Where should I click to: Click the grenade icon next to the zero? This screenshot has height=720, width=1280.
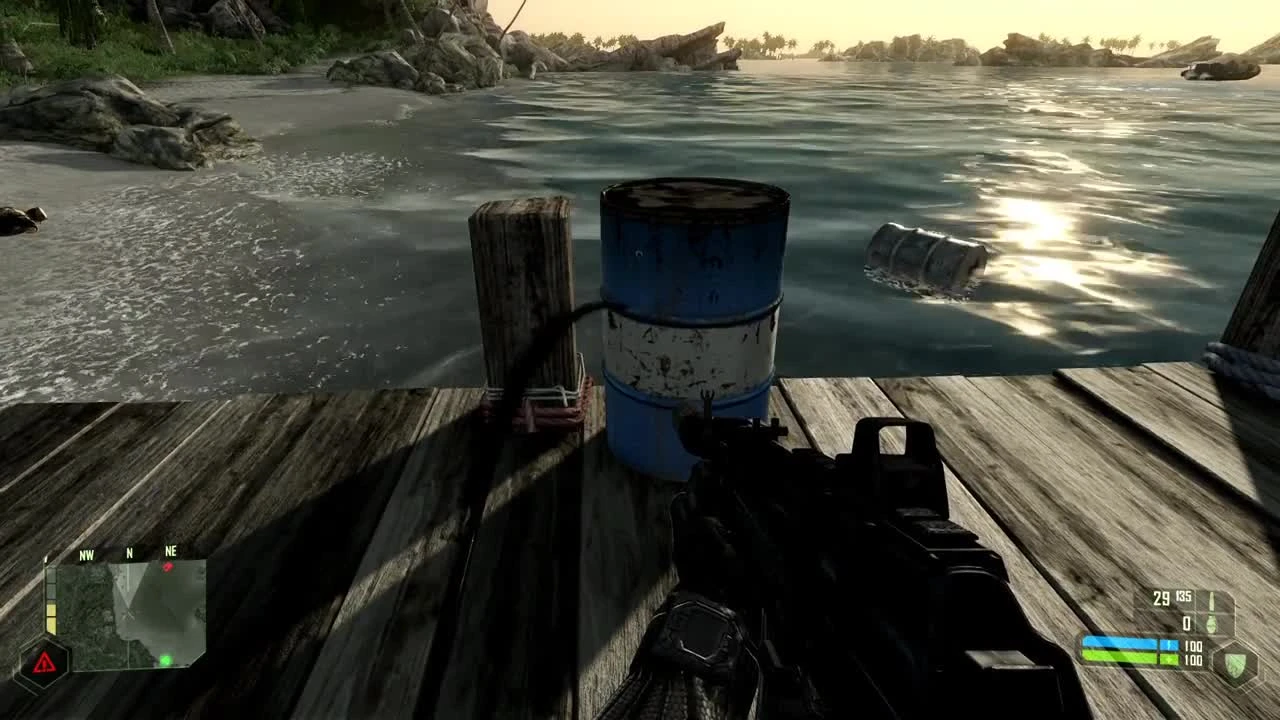(1212, 624)
